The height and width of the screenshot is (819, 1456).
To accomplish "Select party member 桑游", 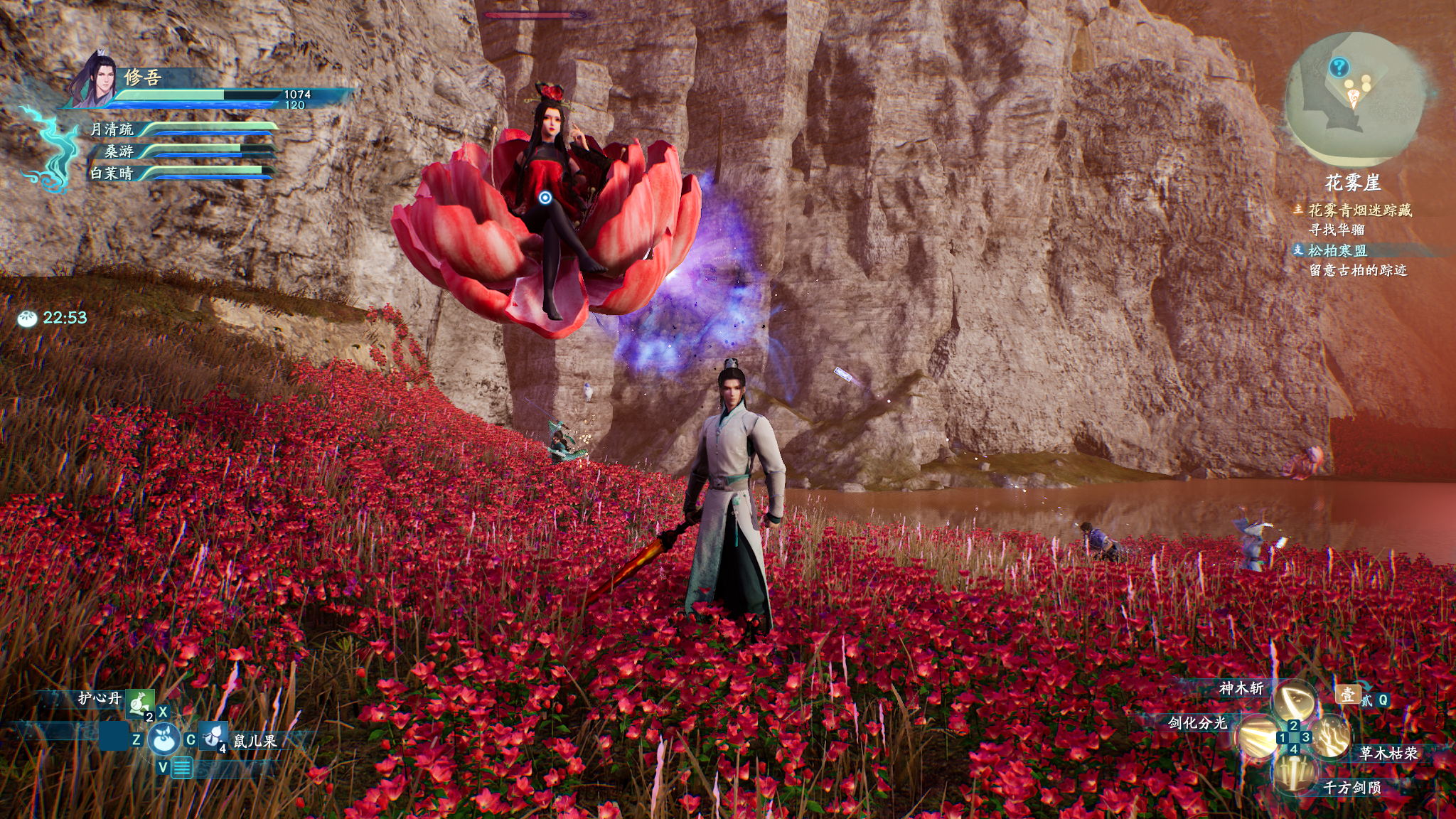I will coord(119,151).
